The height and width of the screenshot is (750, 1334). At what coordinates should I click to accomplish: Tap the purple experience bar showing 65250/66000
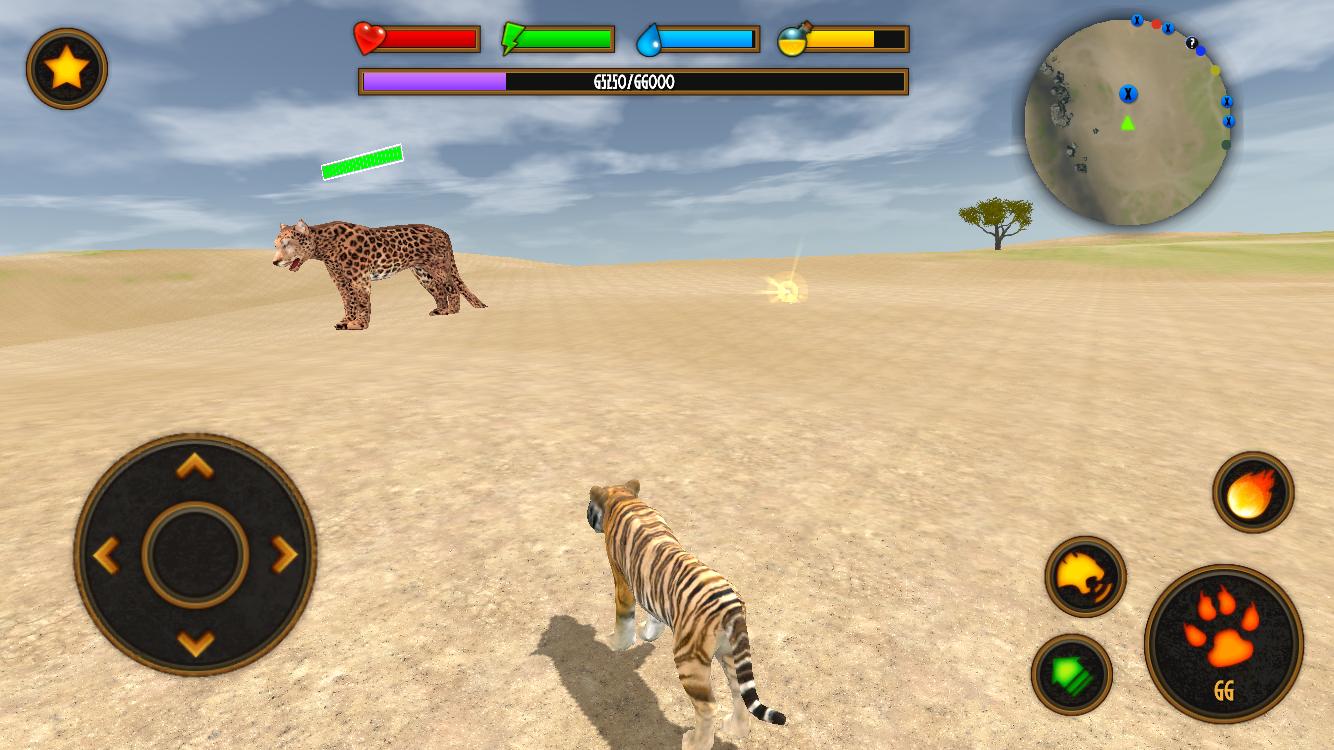tap(633, 83)
